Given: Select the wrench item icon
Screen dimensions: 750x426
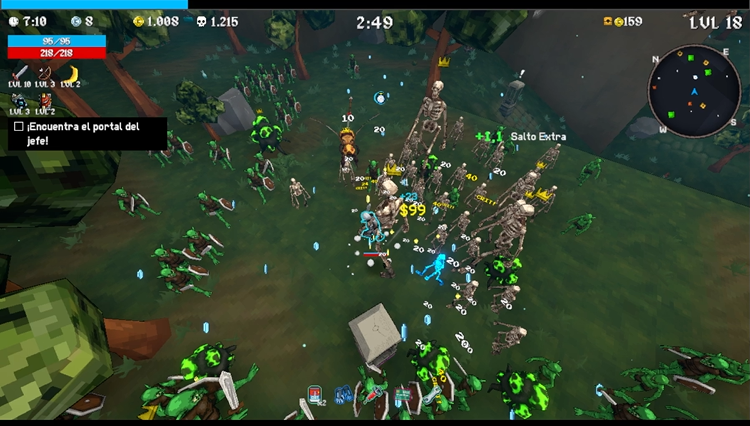Looking at the screenshot, I should point(430,395).
